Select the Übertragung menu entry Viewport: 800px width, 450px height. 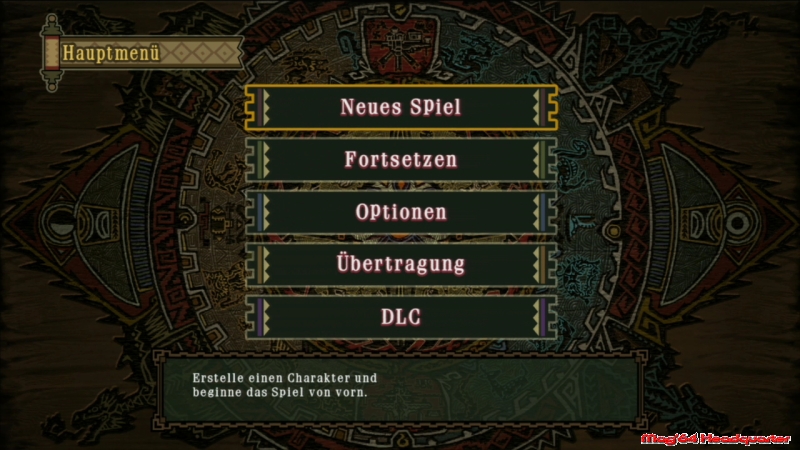point(400,264)
